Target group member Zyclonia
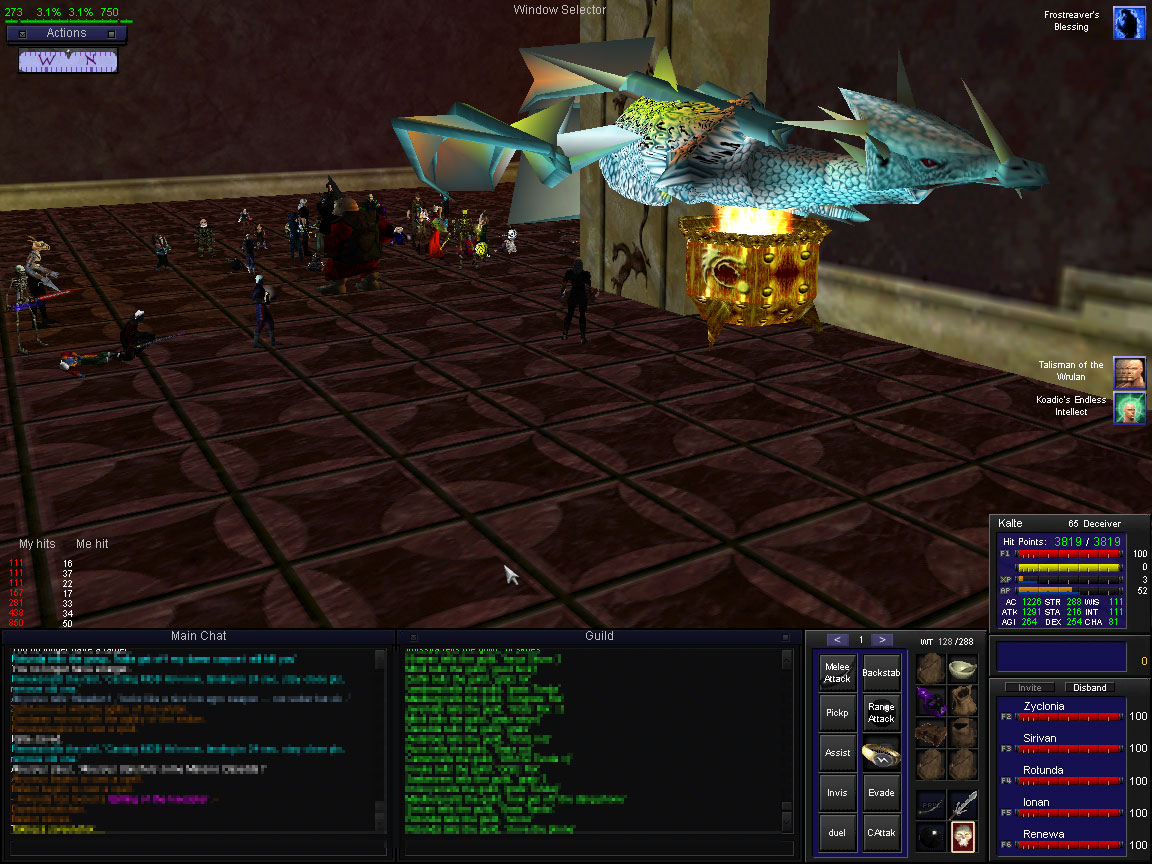The image size is (1152, 864). point(1044,706)
